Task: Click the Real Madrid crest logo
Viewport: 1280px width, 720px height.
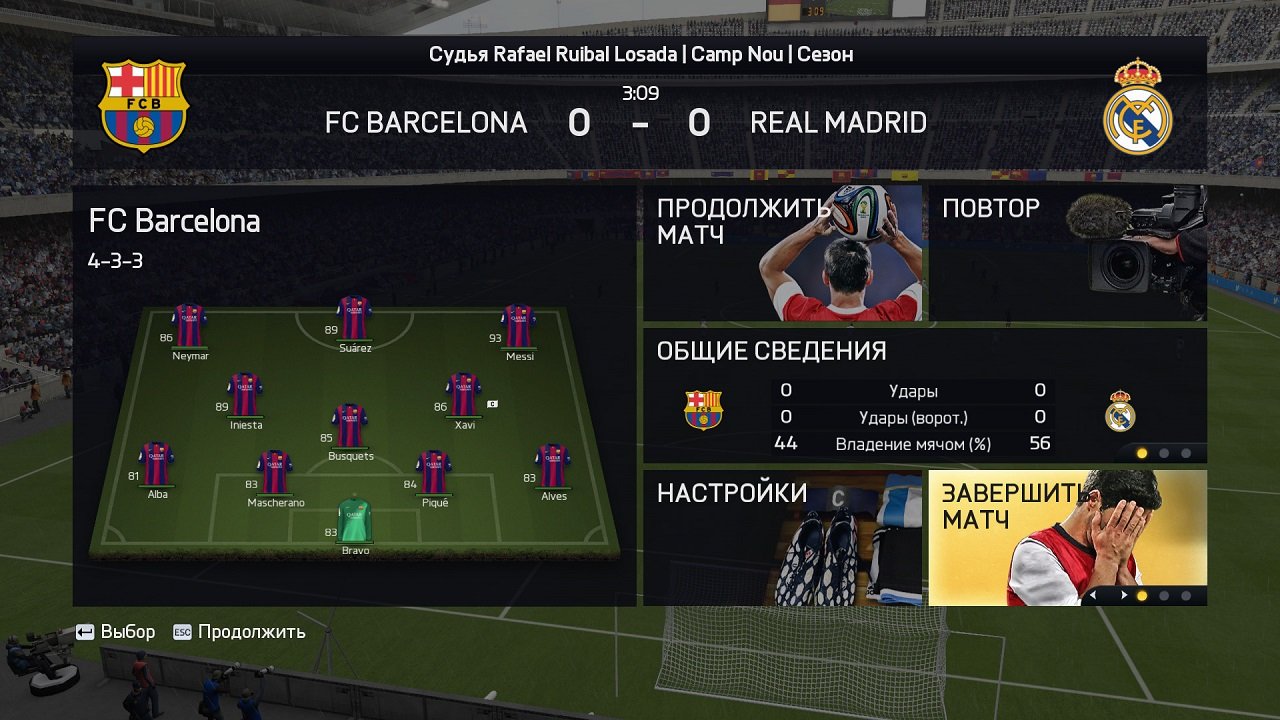Action: click(1140, 106)
